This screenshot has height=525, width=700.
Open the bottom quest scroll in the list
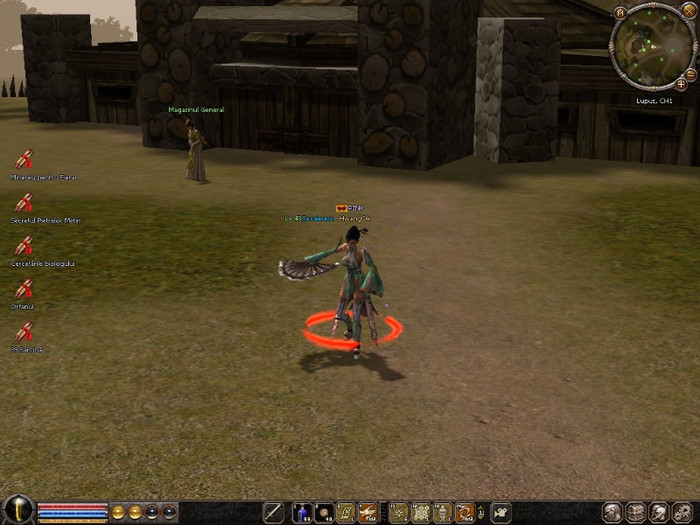[23, 332]
